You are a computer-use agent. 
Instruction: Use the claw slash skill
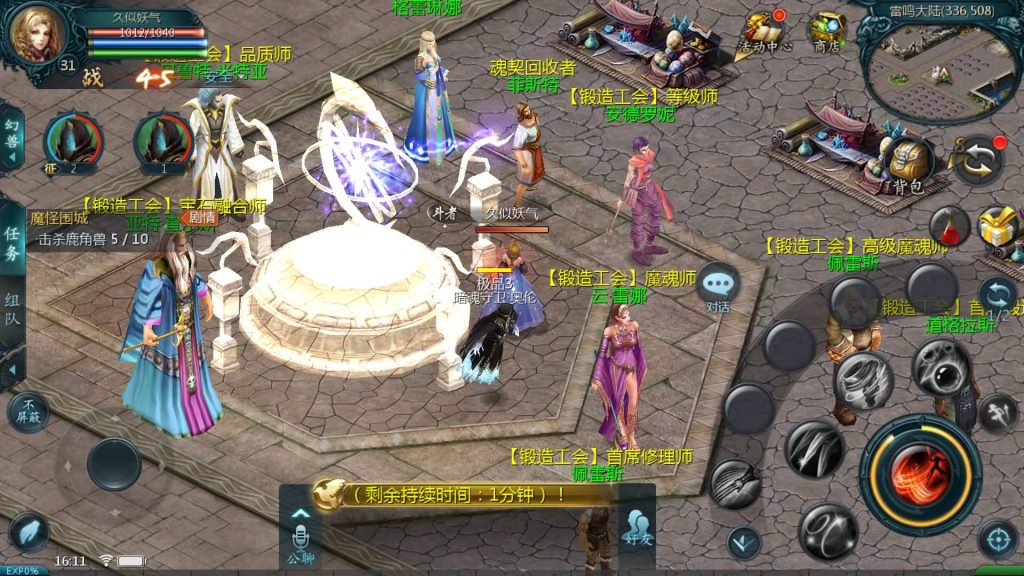pyautogui.click(x=814, y=448)
